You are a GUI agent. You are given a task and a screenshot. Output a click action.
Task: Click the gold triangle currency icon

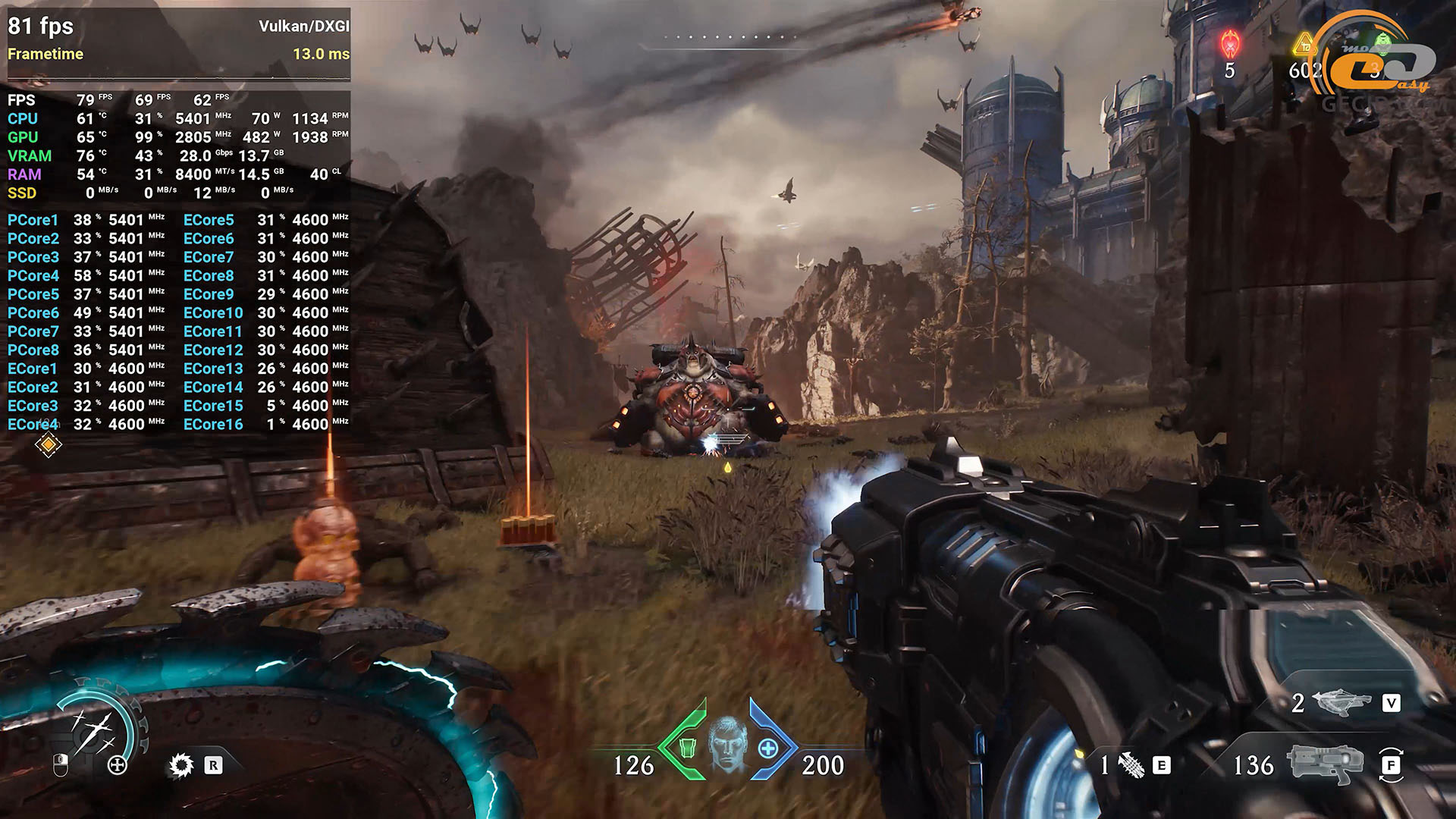tap(1304, 45)
